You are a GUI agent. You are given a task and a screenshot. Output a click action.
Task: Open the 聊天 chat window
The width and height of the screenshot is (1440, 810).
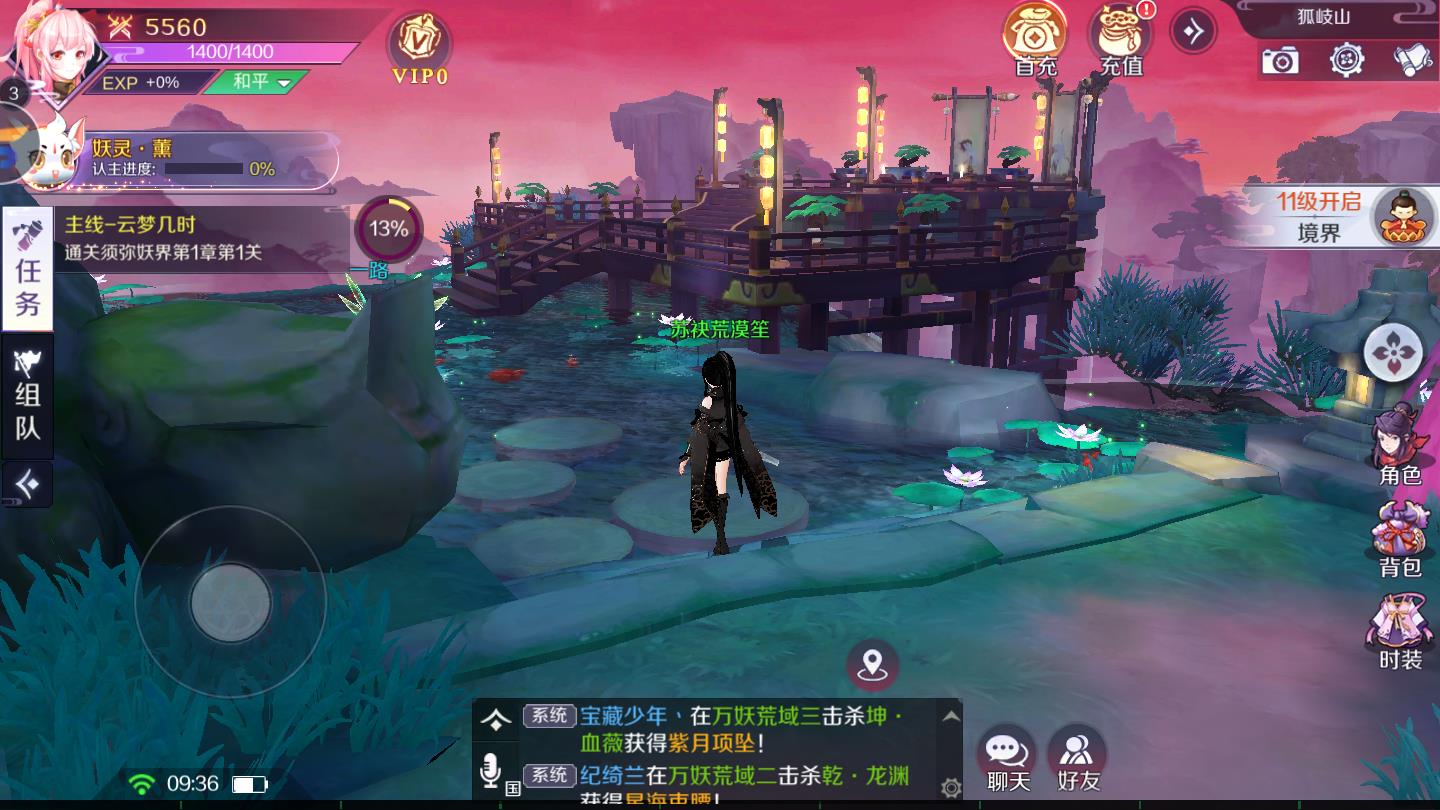(1007, 760)
